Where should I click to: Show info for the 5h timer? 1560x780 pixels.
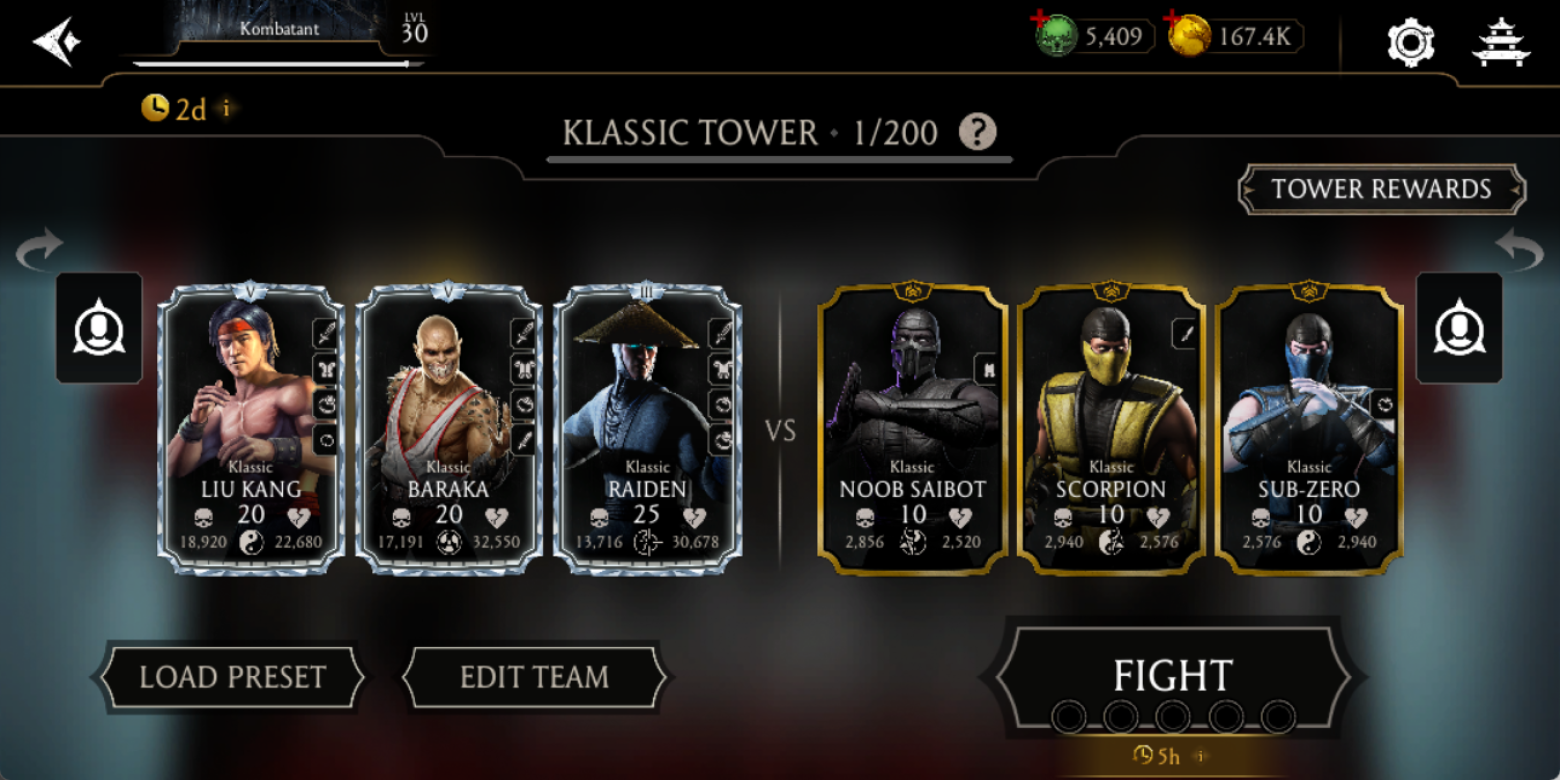(1201, 756)
